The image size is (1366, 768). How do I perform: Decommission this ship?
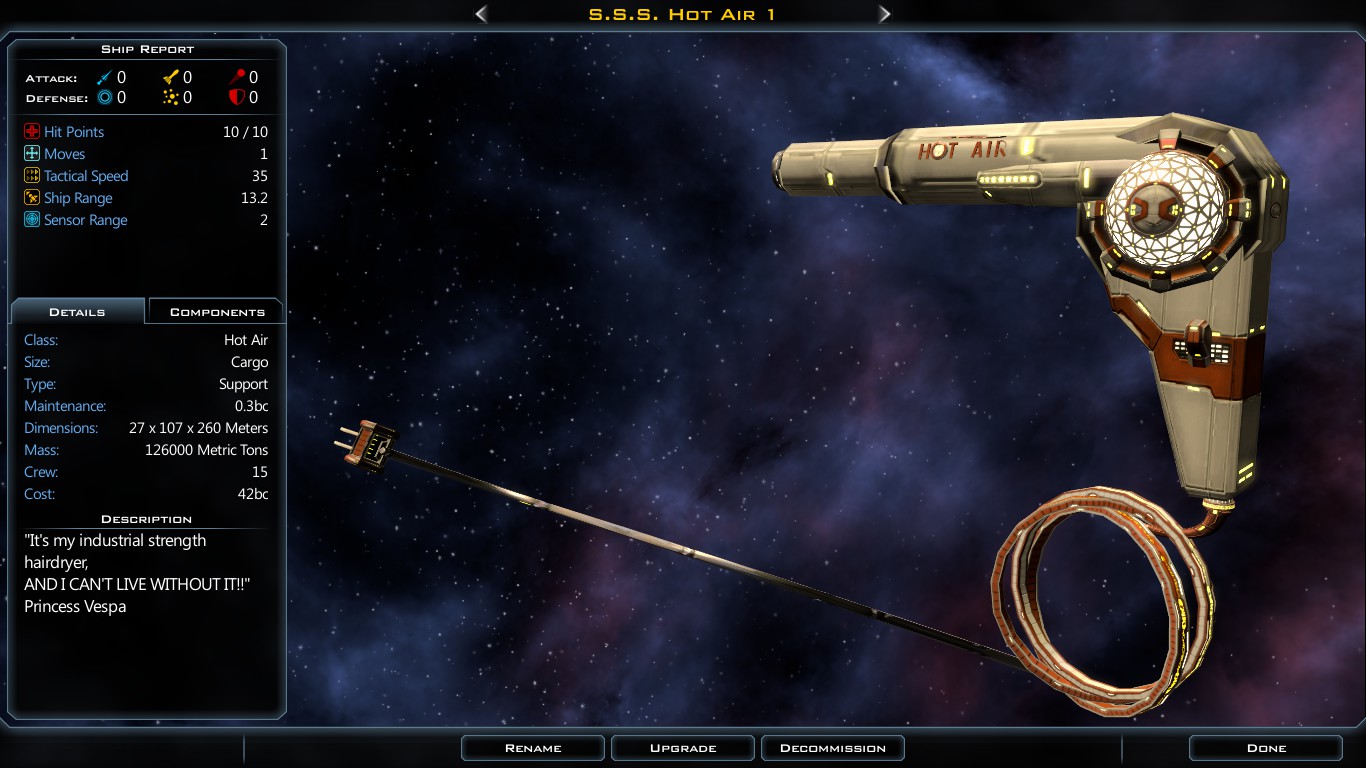click(832, 748)
